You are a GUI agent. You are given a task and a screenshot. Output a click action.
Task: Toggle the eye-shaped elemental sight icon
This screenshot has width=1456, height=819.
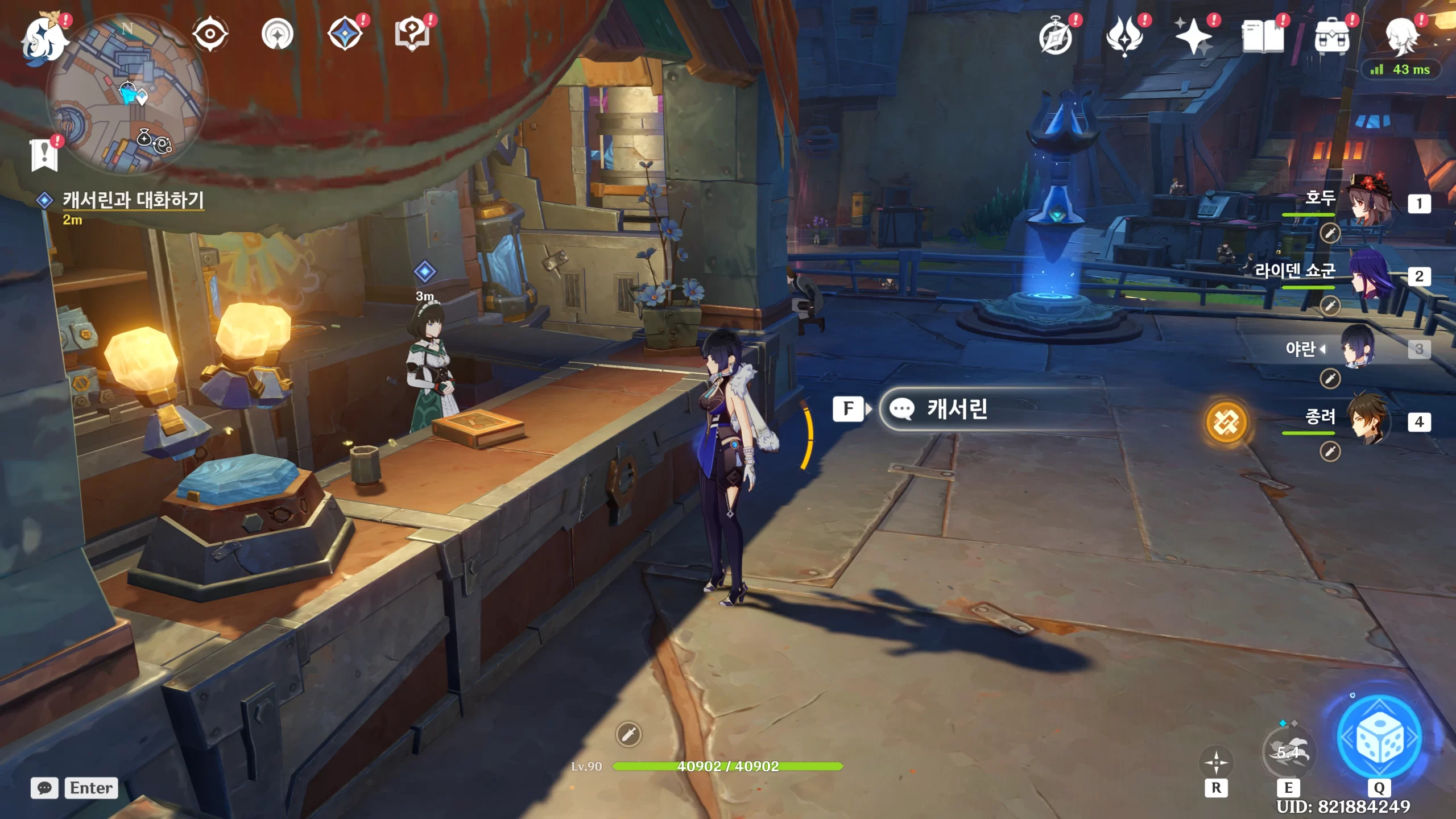[210, 34]
